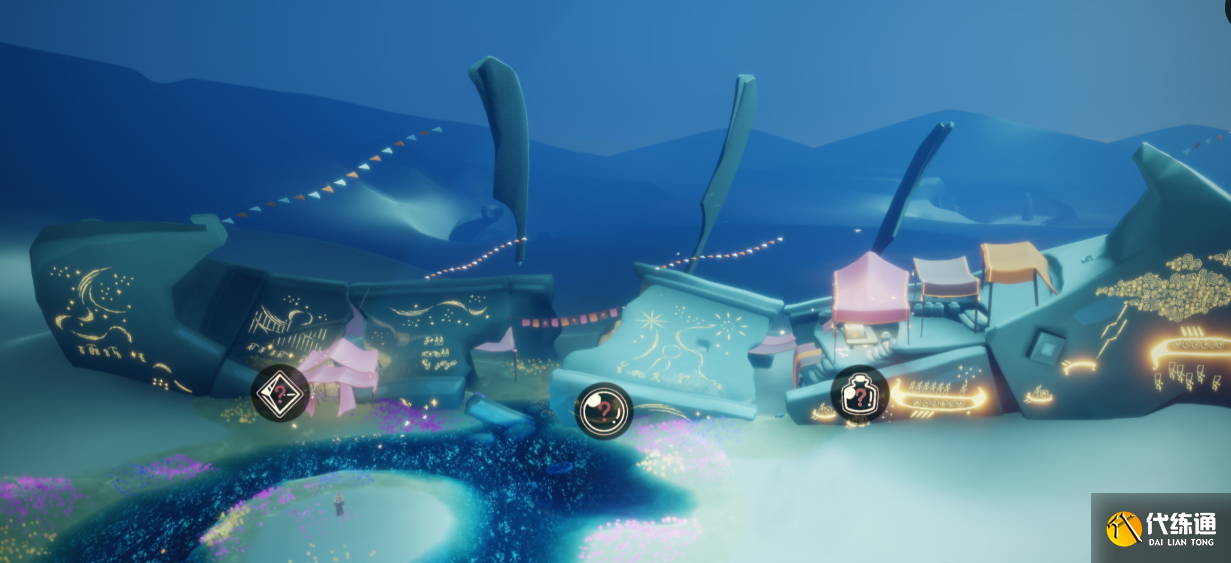Image resolution: width=1231 pixels, height=563 pixels.
Task: Open the diamond-shaped mystery item marker
Action: 280,393
